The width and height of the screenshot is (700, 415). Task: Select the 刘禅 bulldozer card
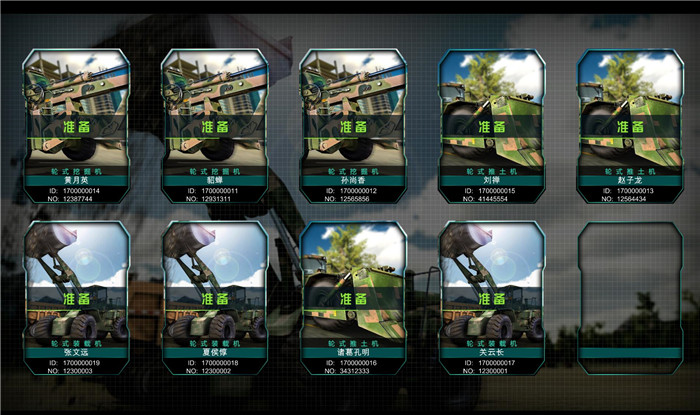pyautogui.click(x=492, y=126)
